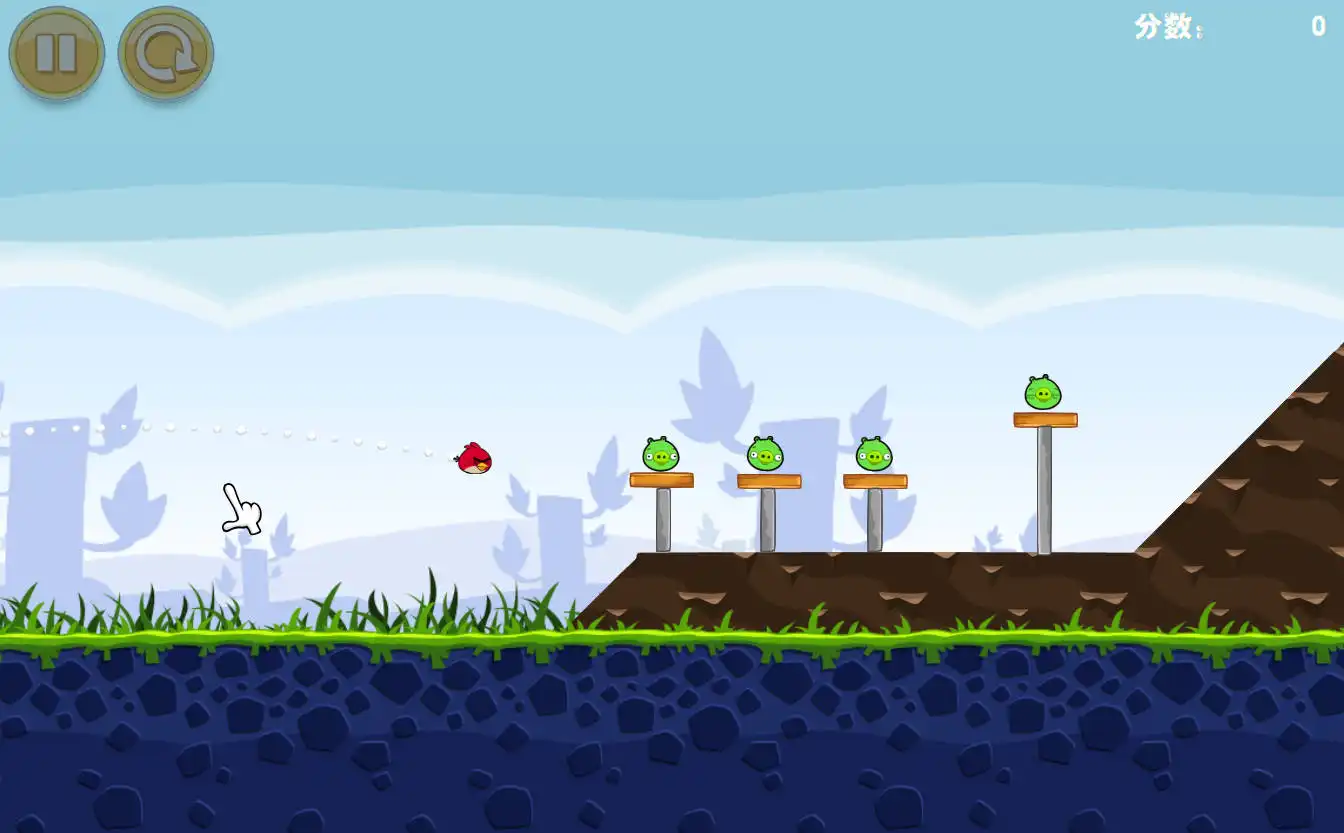
Task: Click the pig on the tall platform
Action: (x=1043, y=391)
